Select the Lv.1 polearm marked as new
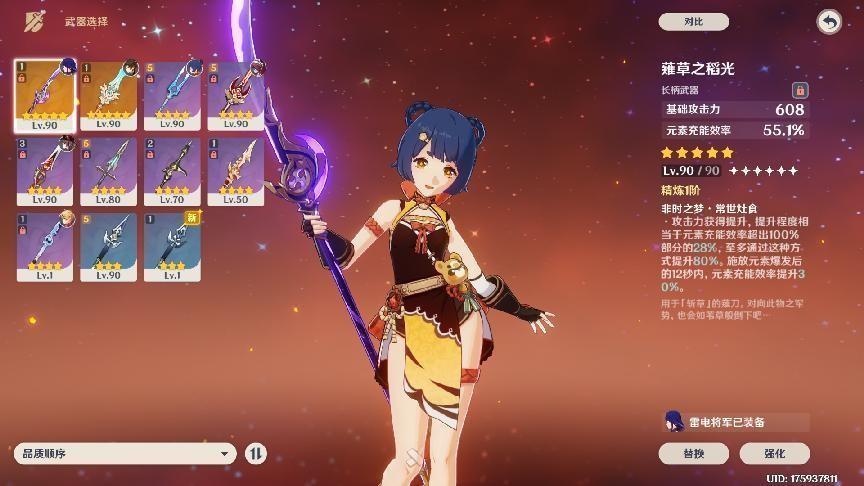This screenshot has height=486, width=864. click(172, 247)
